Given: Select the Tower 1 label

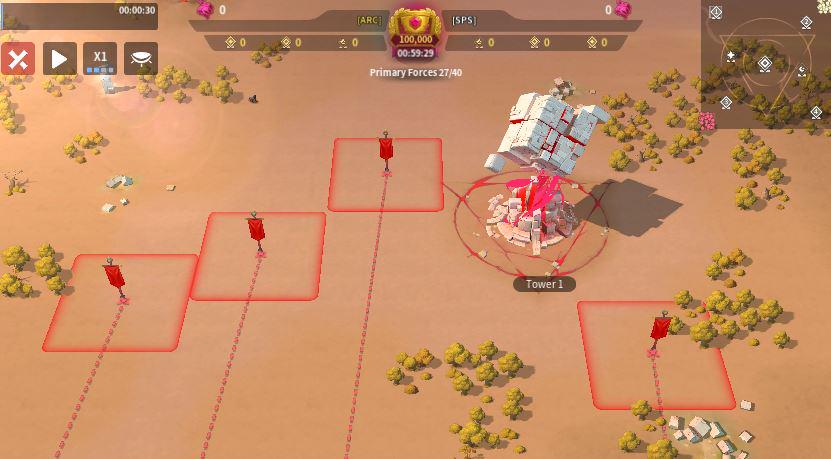Looking at the screenshot, I should [x=545, y=284].
